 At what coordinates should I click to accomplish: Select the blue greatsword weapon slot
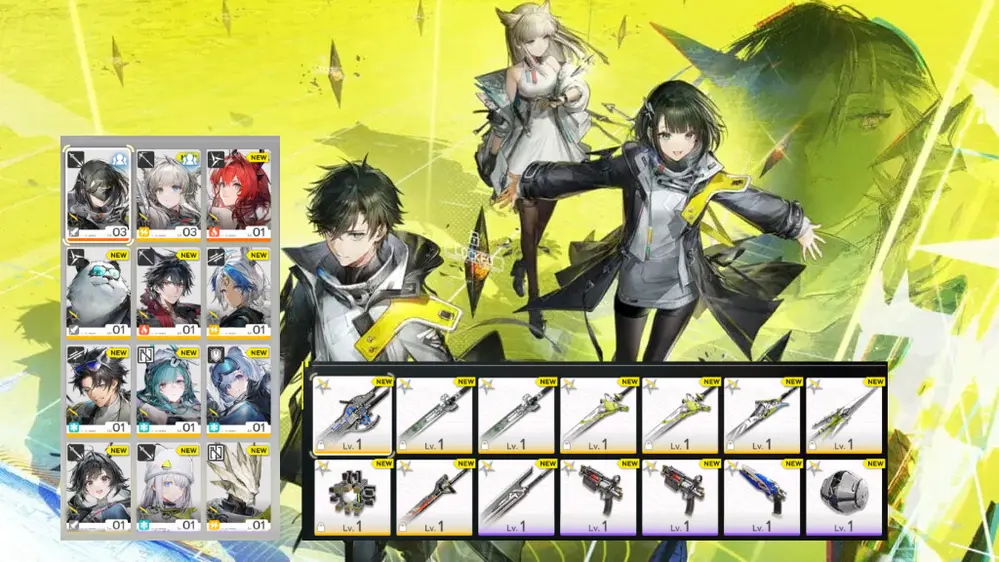pos(353,415)
